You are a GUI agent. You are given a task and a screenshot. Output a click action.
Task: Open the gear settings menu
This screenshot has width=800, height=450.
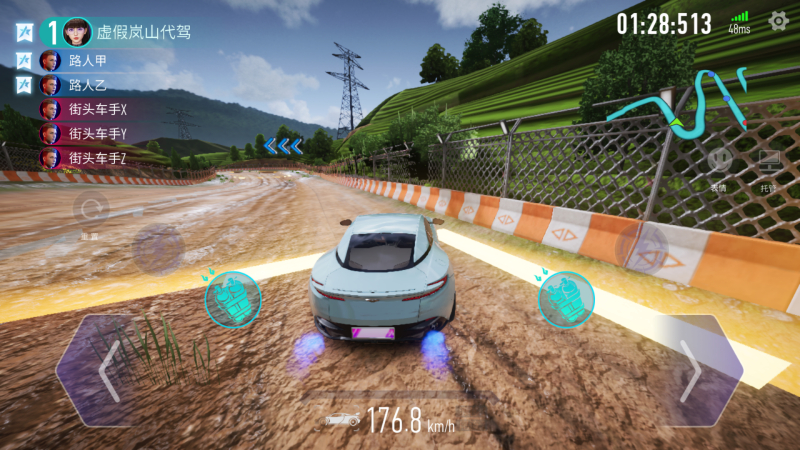tap(777, 20)
